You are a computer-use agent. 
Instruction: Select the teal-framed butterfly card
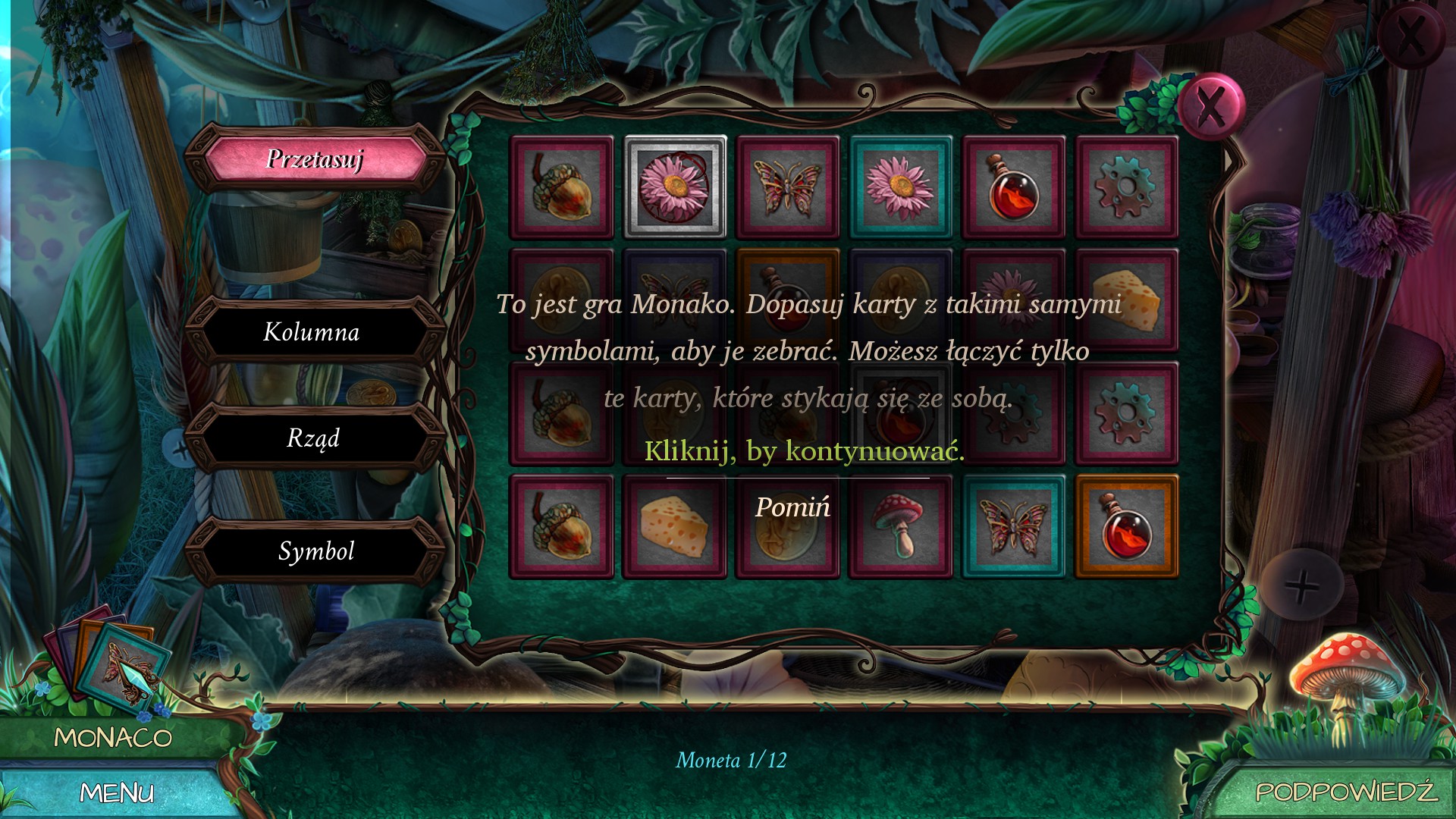point(1013,526)
